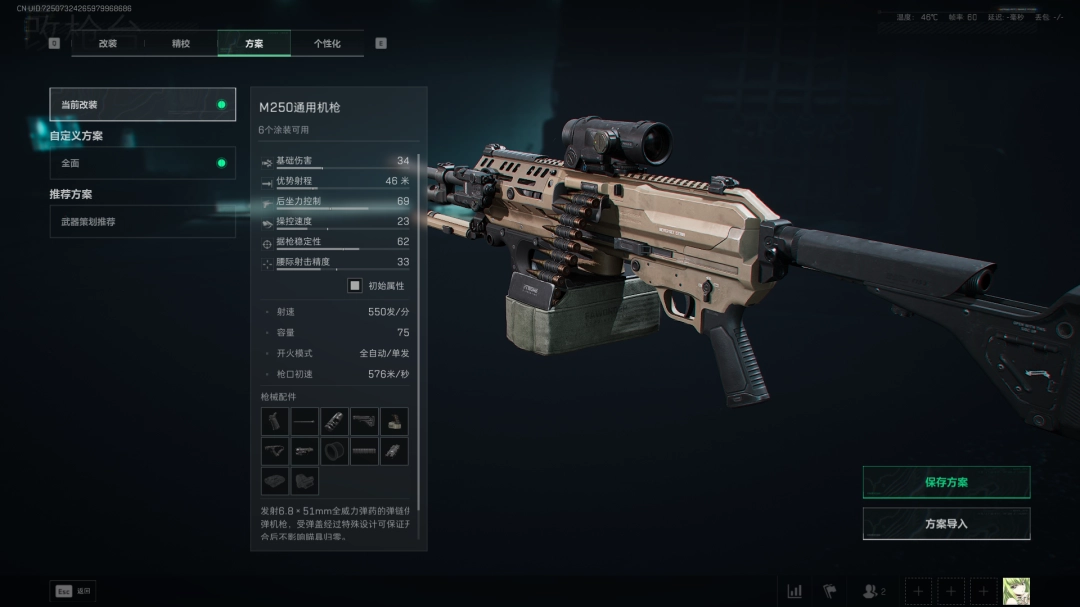Open the bar chart statistics icon

(x=795, y=591)
